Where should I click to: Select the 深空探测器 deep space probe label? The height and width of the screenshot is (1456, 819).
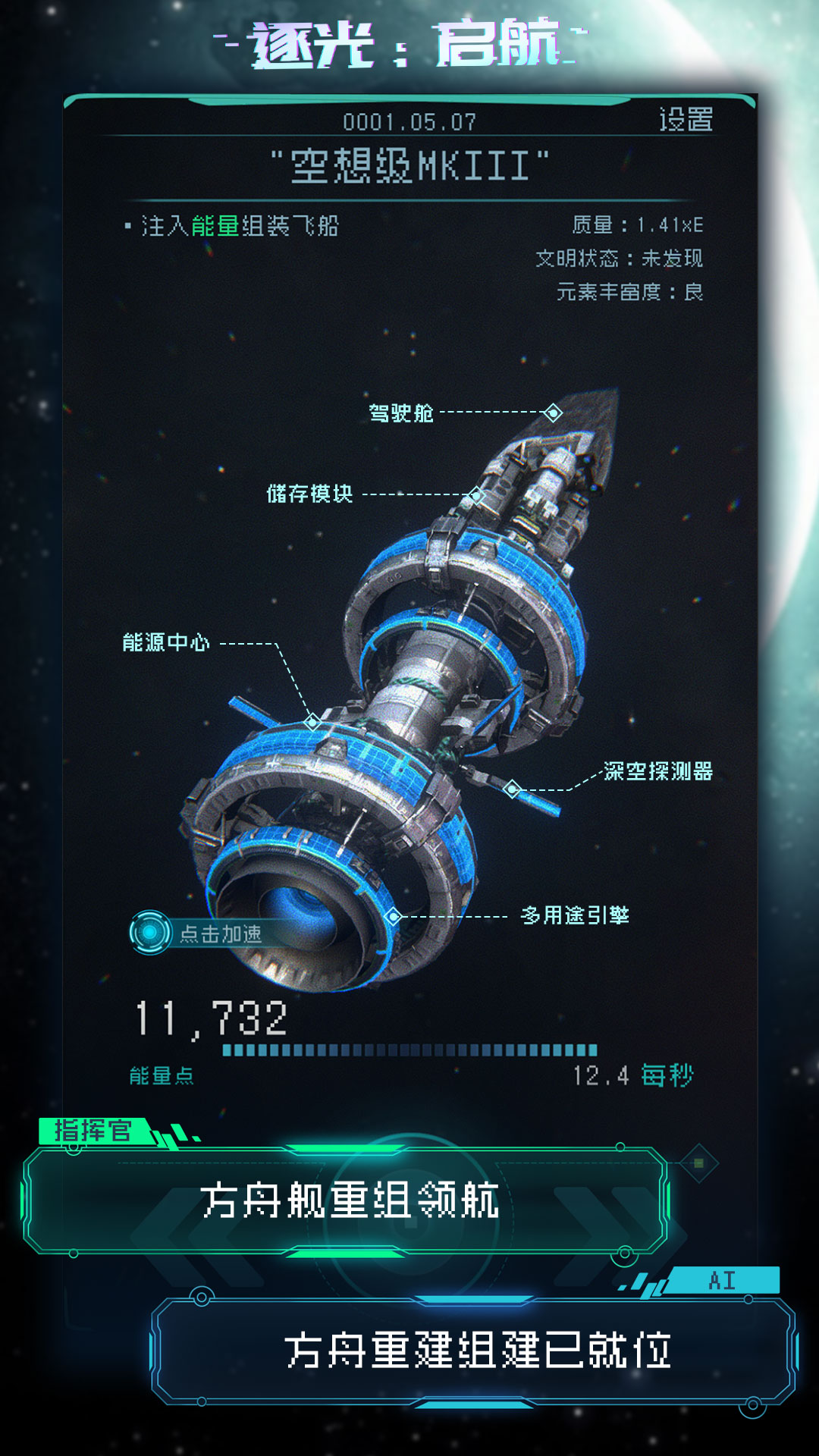tap(657, 771)
